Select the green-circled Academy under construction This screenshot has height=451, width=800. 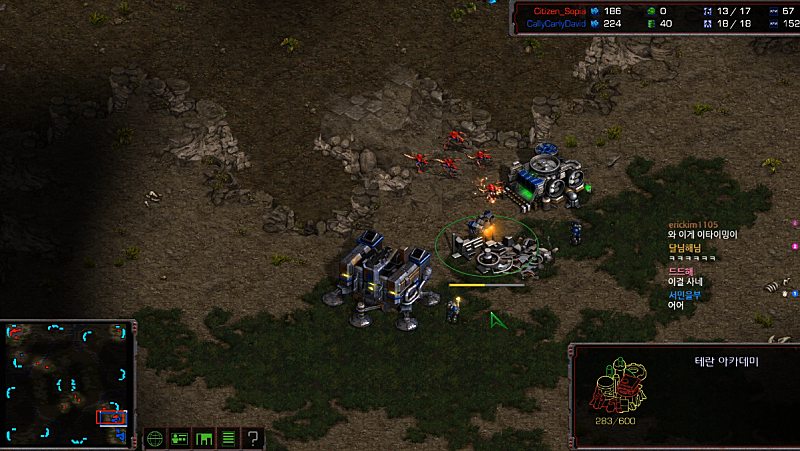488,246
